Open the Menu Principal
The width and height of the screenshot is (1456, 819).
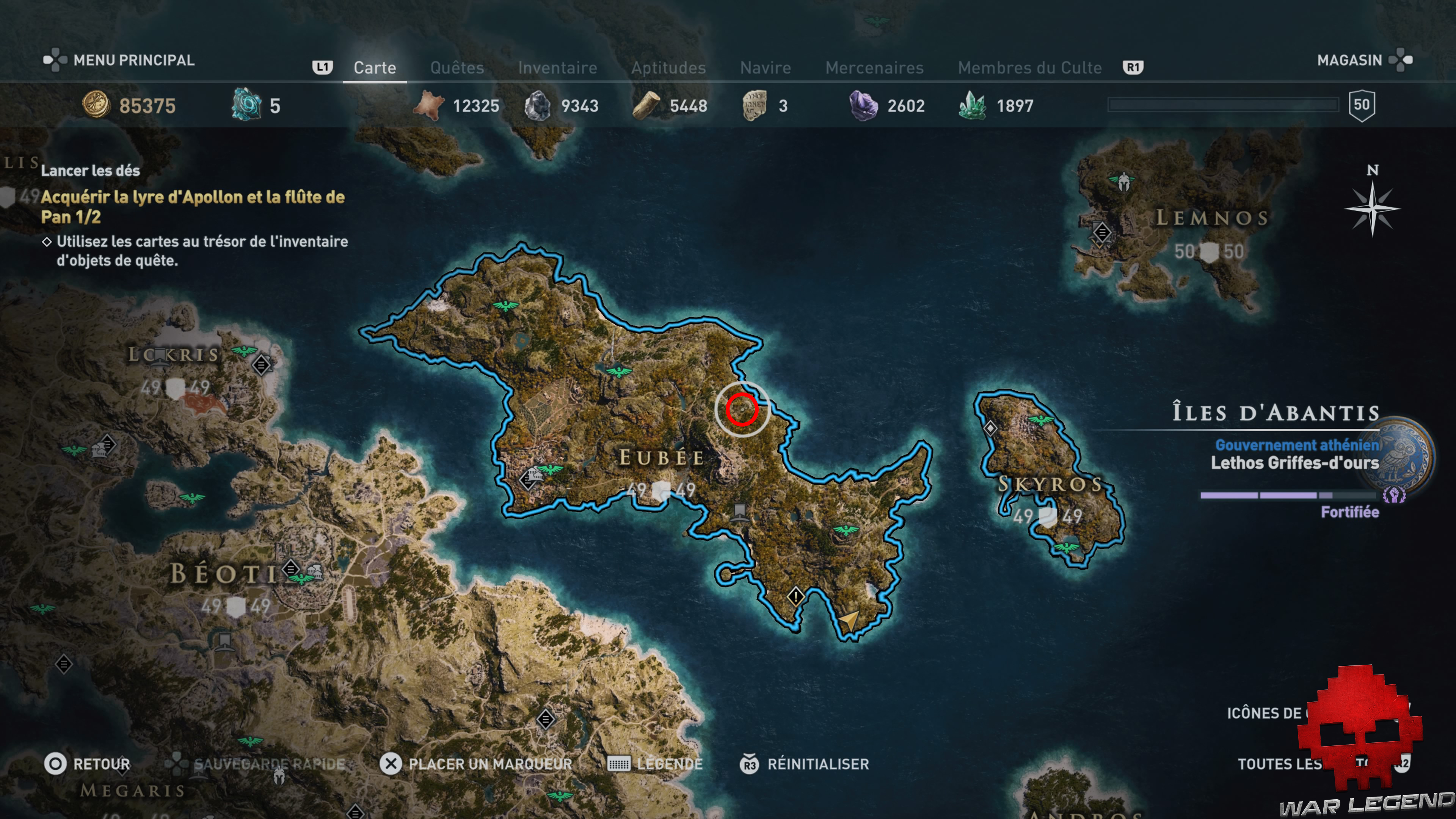(133, 60)
